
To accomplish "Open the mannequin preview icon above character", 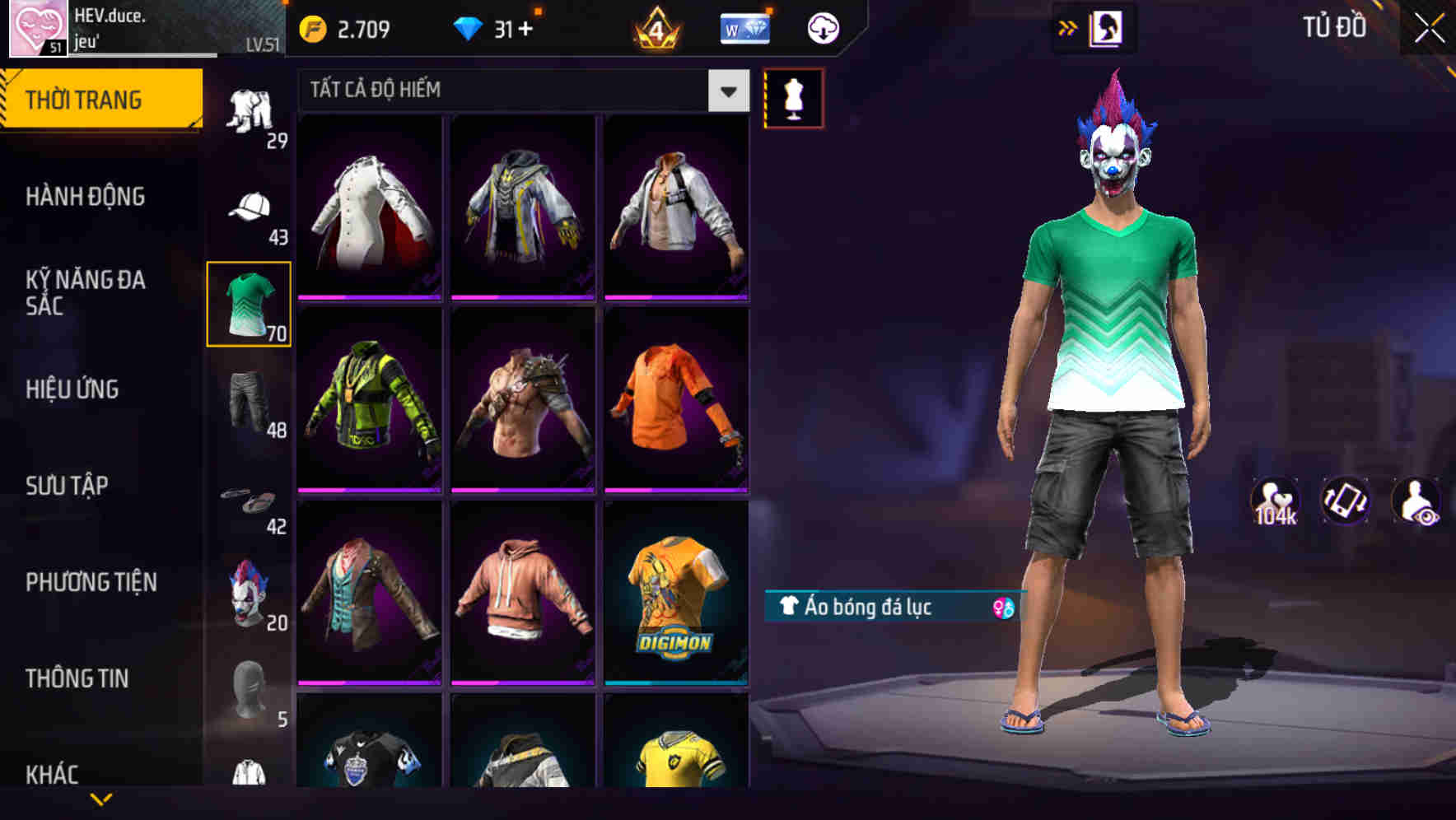I will 793,97.
